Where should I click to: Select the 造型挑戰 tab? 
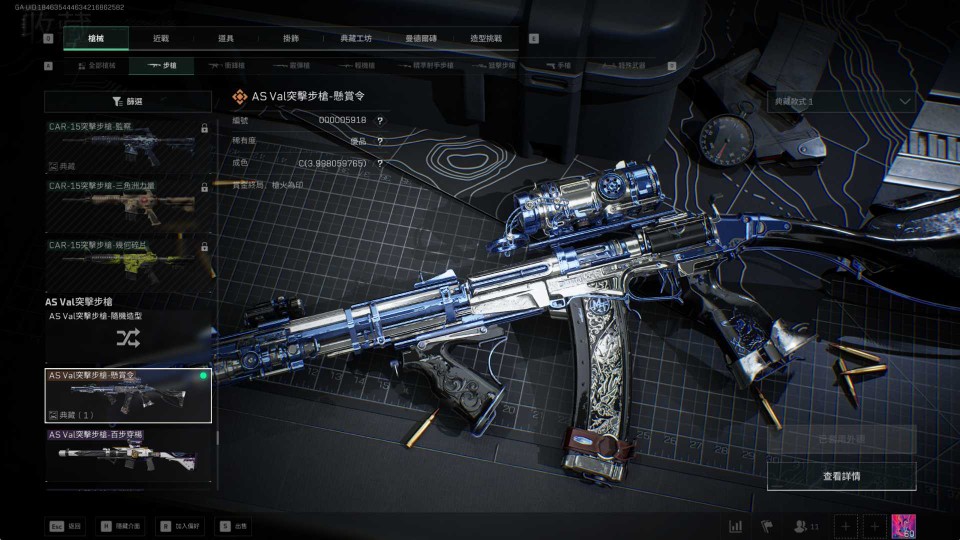click(487, 39)
